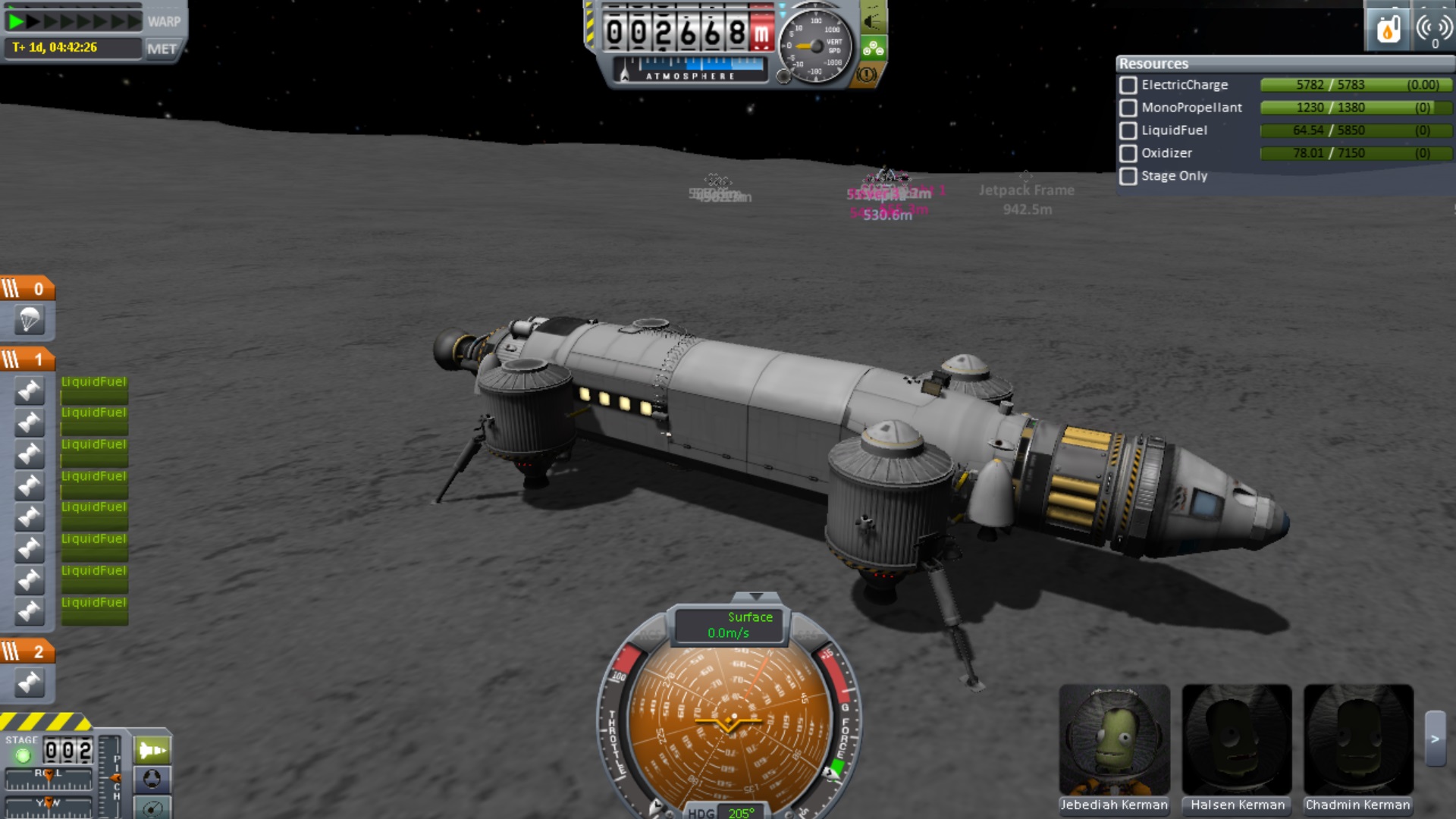Open the orbital map view button
This screenshot has width=1456, height=819.
pos(152,808)
